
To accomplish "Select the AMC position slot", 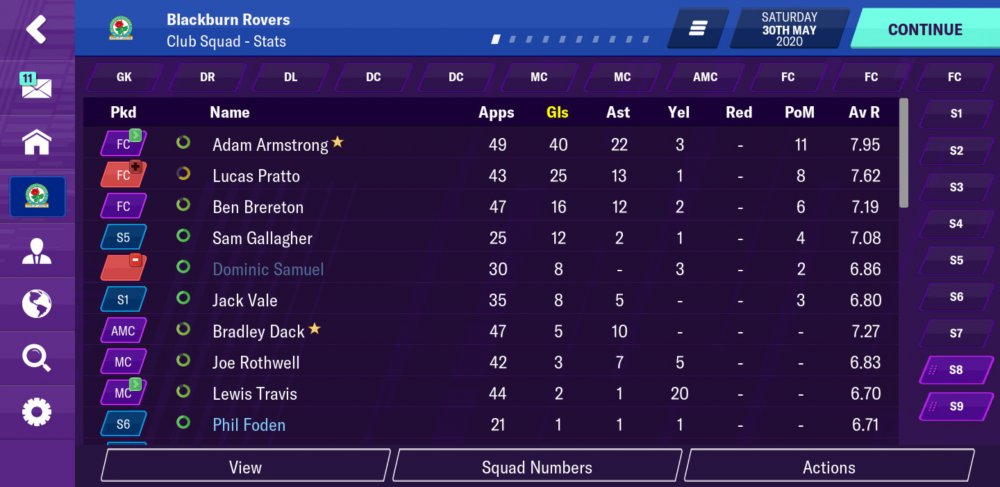I will pos(705,77).
